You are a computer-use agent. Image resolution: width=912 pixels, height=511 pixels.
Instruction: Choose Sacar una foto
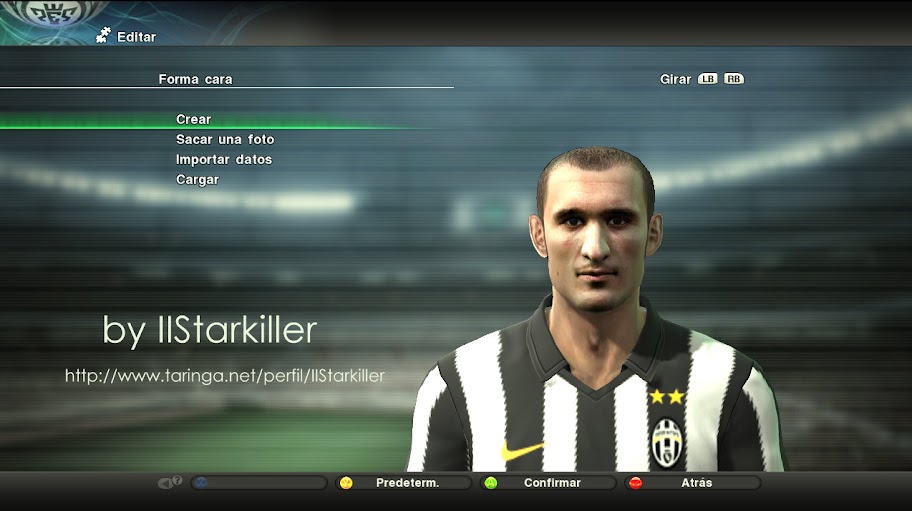pos(225,140)
